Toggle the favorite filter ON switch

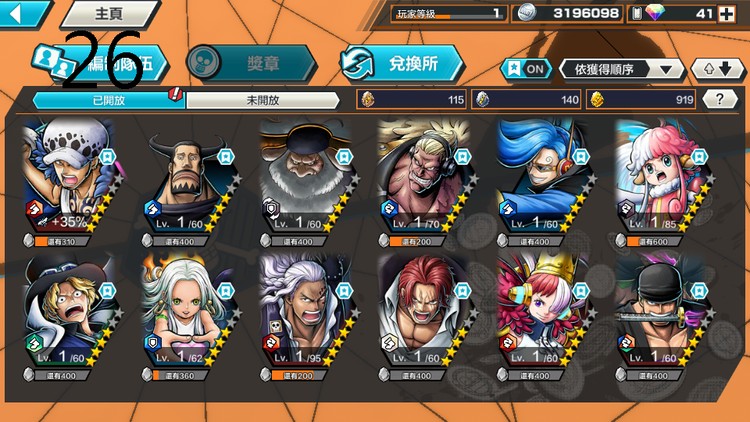click(526, 69)
